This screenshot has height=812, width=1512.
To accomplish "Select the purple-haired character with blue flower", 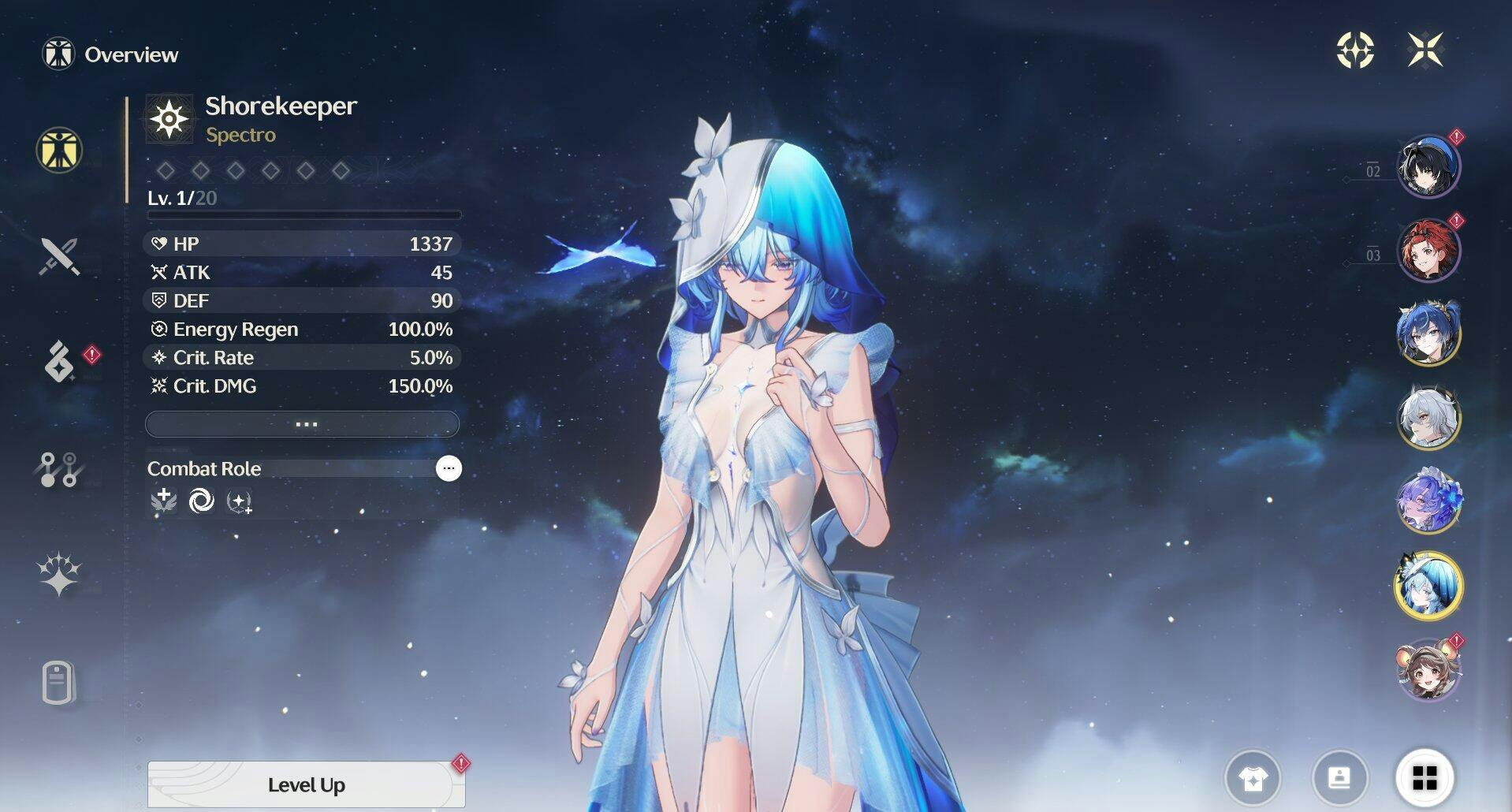I will pyautogui.click(x=1428, y=502).
